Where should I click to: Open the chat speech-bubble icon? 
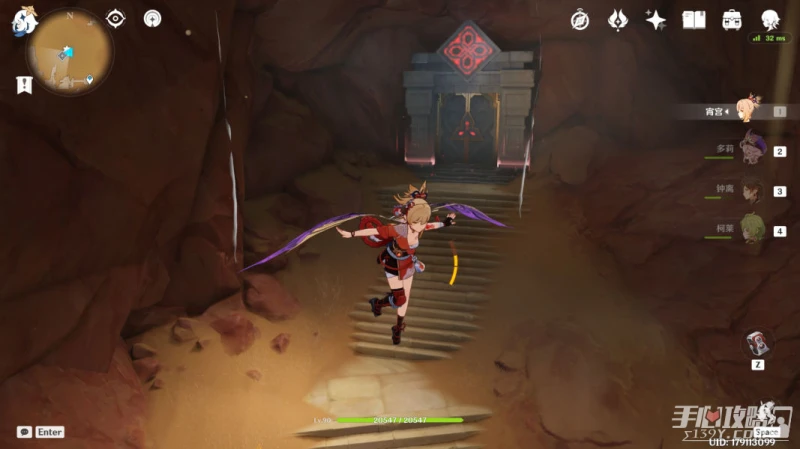click(x=23, y=432)
